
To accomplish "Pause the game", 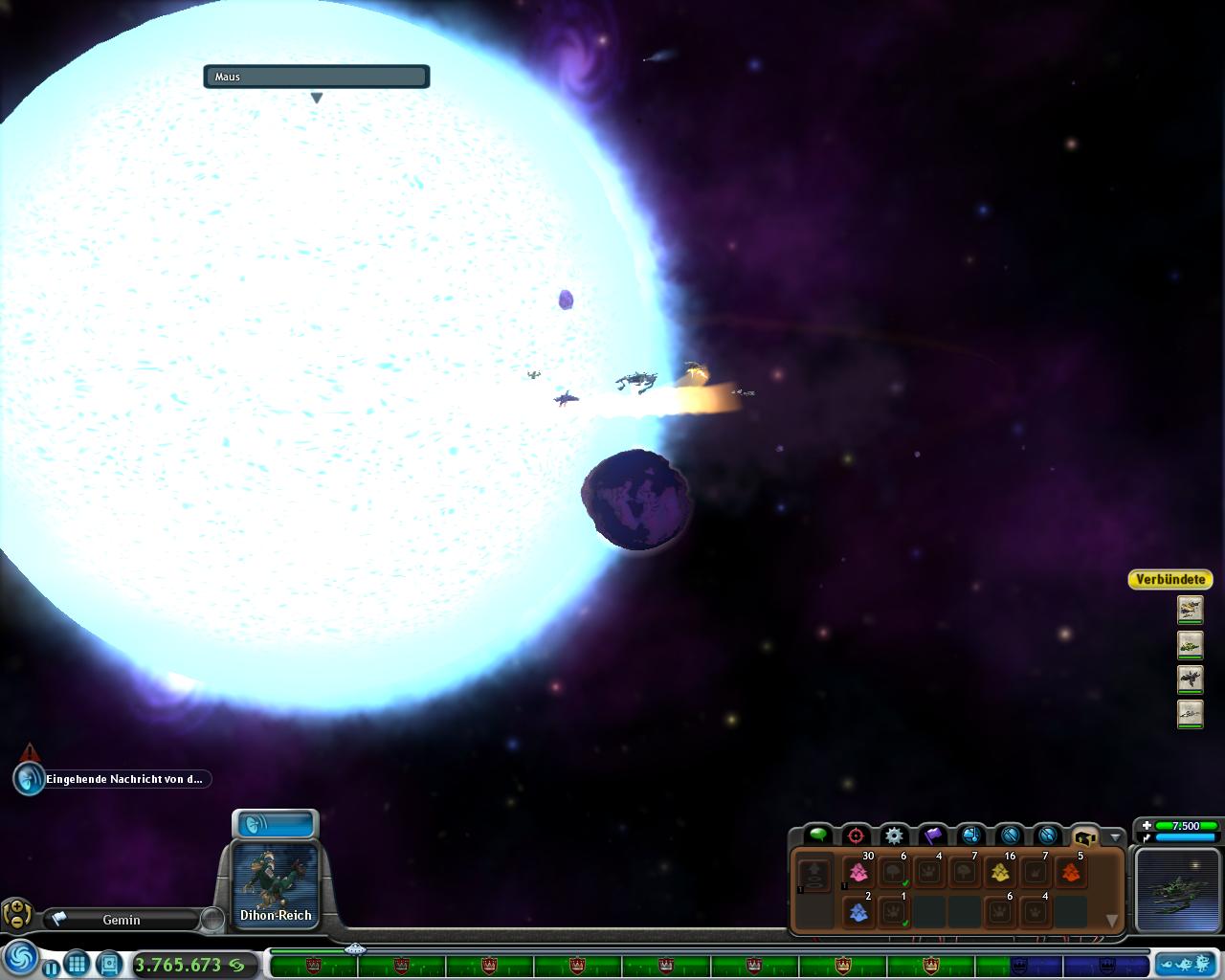I will (51, 968).
